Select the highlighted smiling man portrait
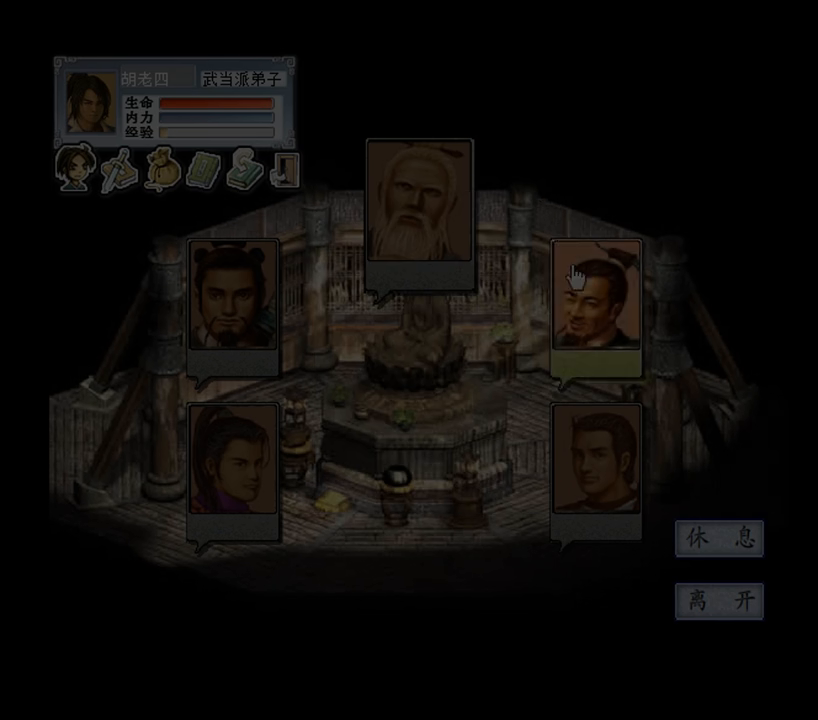The height and width of the screenshot is (720, 818). [x=597, y=296]
